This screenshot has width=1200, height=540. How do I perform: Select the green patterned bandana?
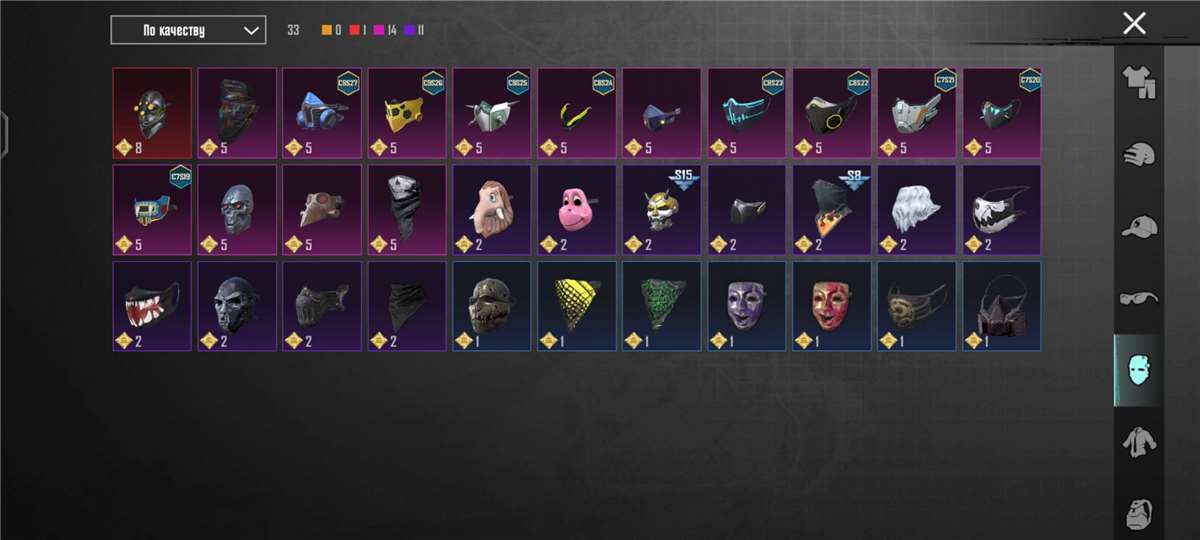pyautogui.click(x=661, y=307)
